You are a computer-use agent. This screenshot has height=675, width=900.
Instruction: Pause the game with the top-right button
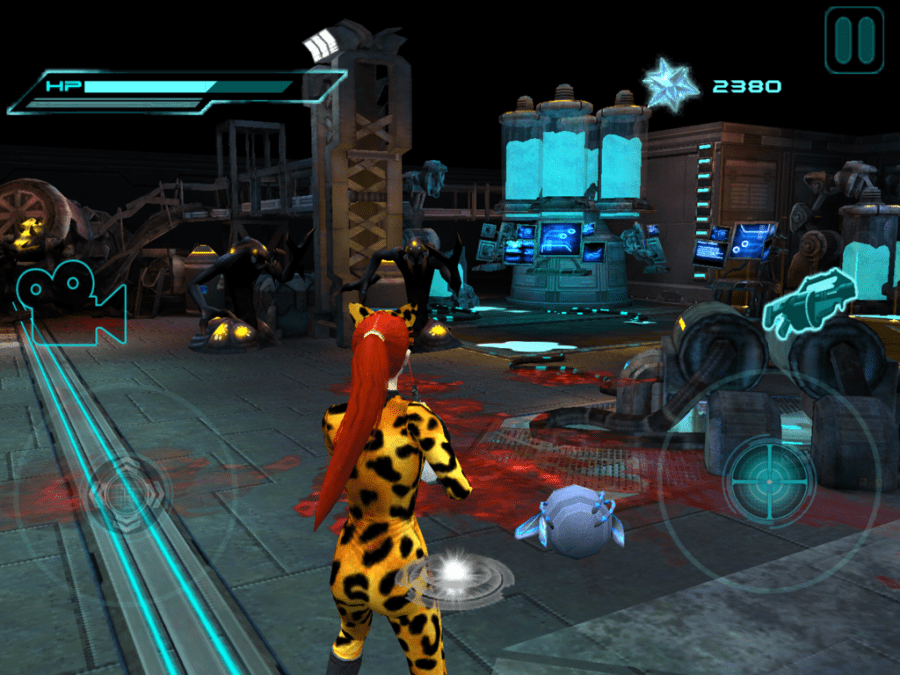(x=854, y=40)
